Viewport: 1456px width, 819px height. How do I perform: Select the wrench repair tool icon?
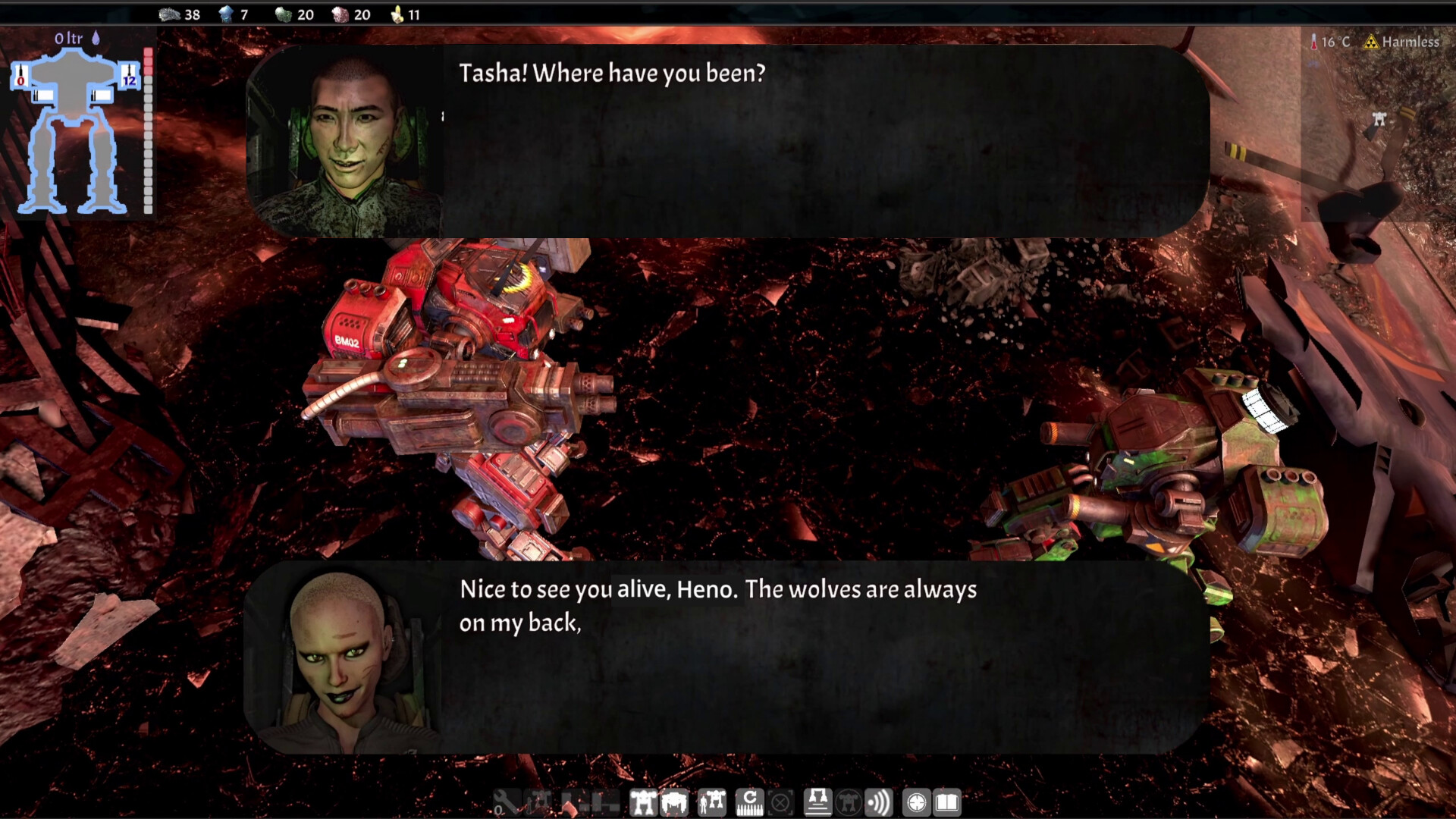coord(507,802)
